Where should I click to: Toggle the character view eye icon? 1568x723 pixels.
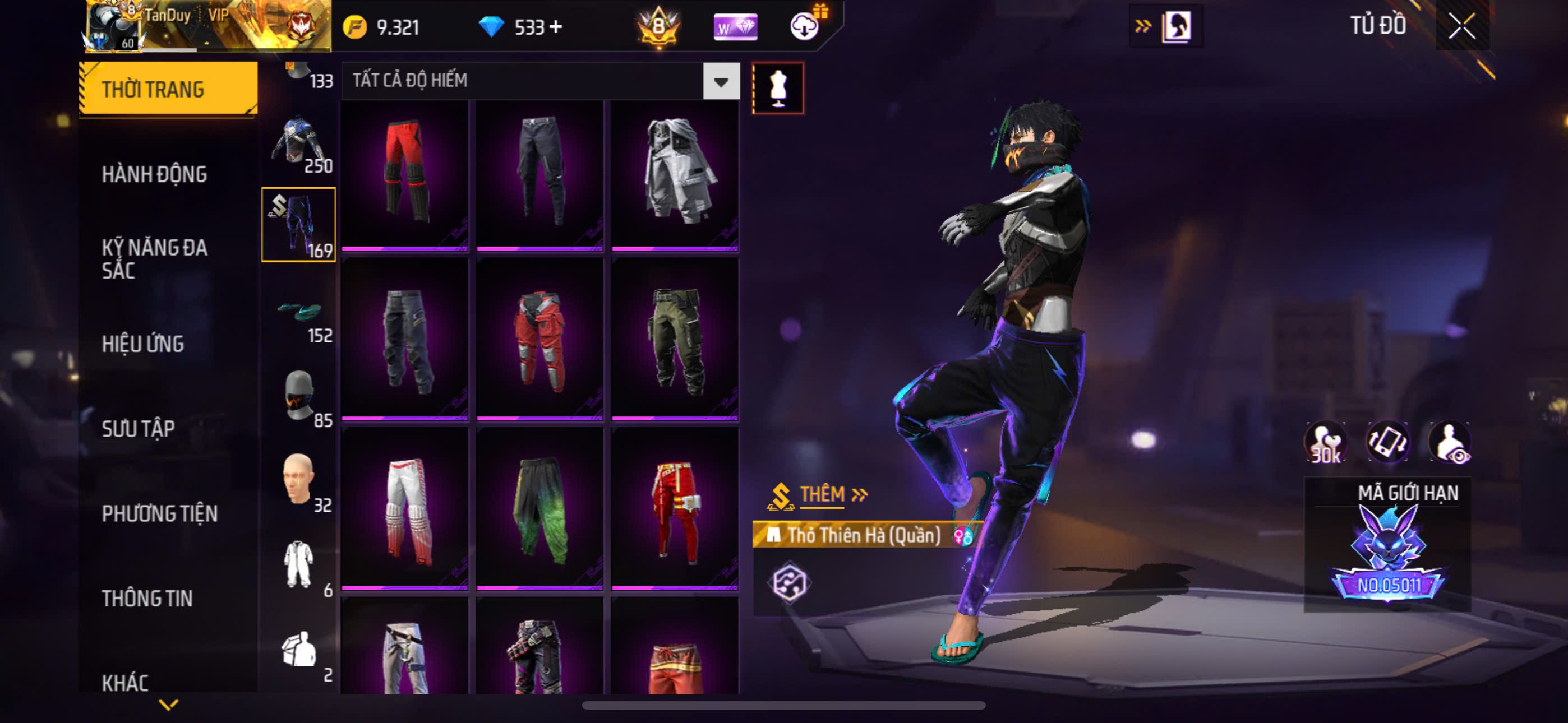pyautogui.click(x=1450, y=442)
